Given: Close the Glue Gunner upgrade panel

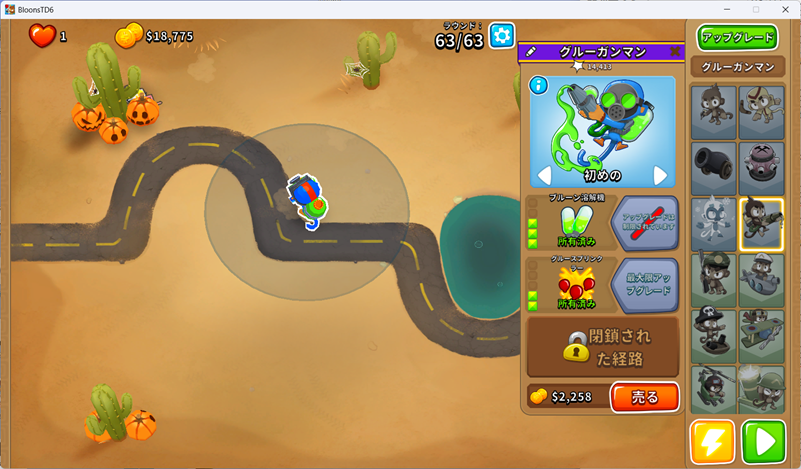Looking at the screenshot, I should point(676,52).
